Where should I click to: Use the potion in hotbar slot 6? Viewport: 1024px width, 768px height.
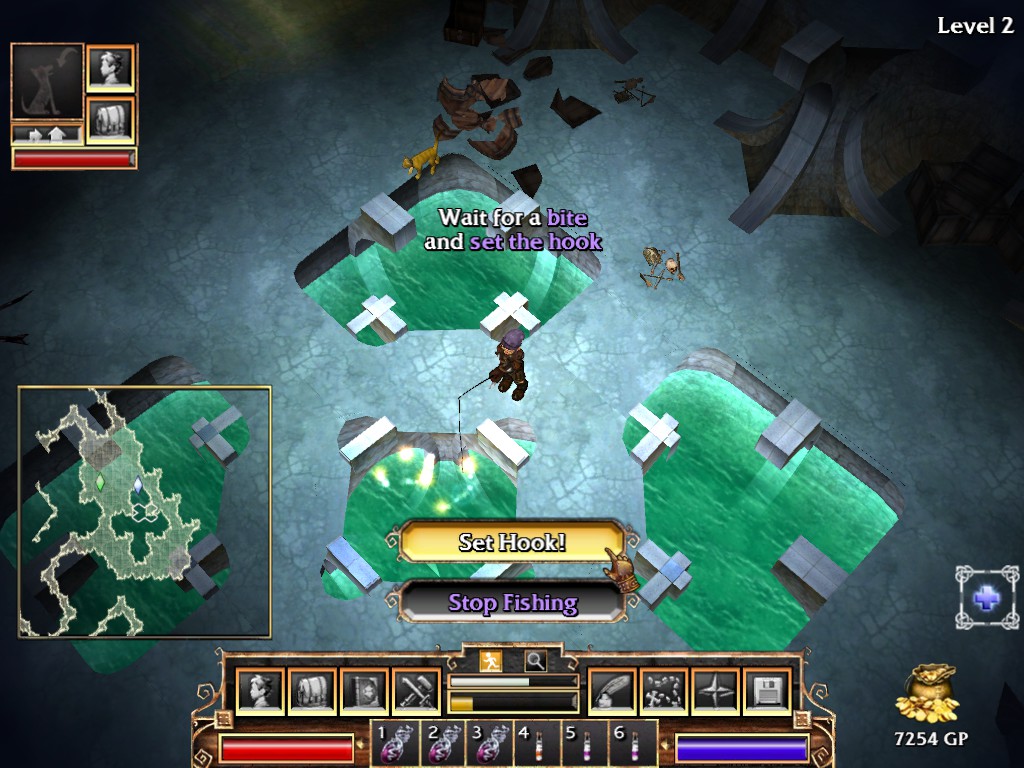coord(631,745)
